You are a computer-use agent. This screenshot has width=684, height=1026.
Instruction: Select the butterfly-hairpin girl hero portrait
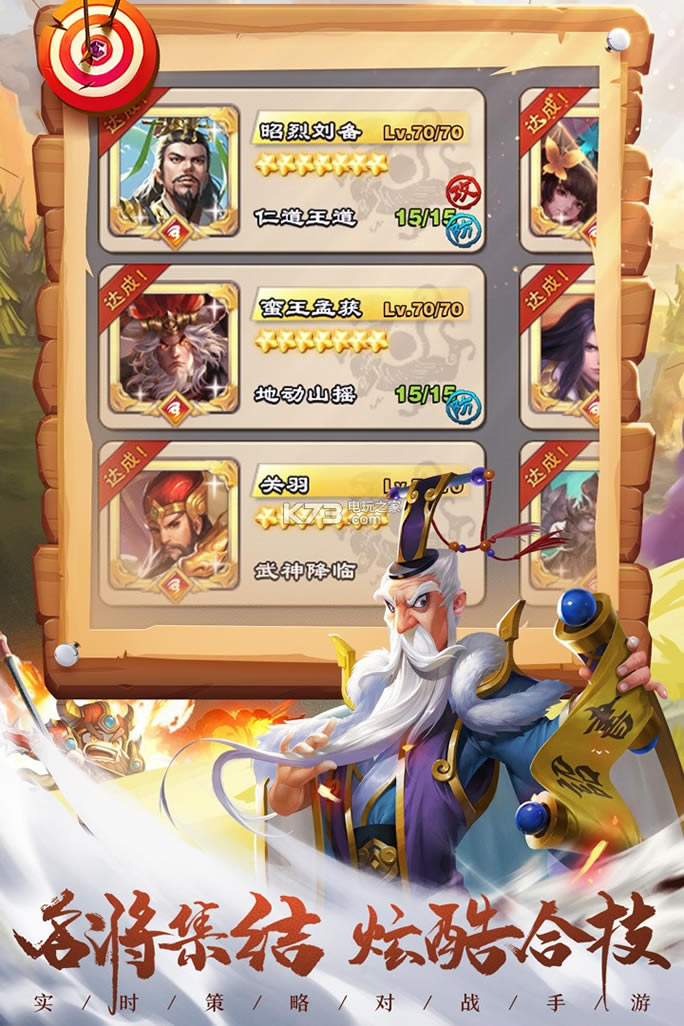click(x=567, y=176)
